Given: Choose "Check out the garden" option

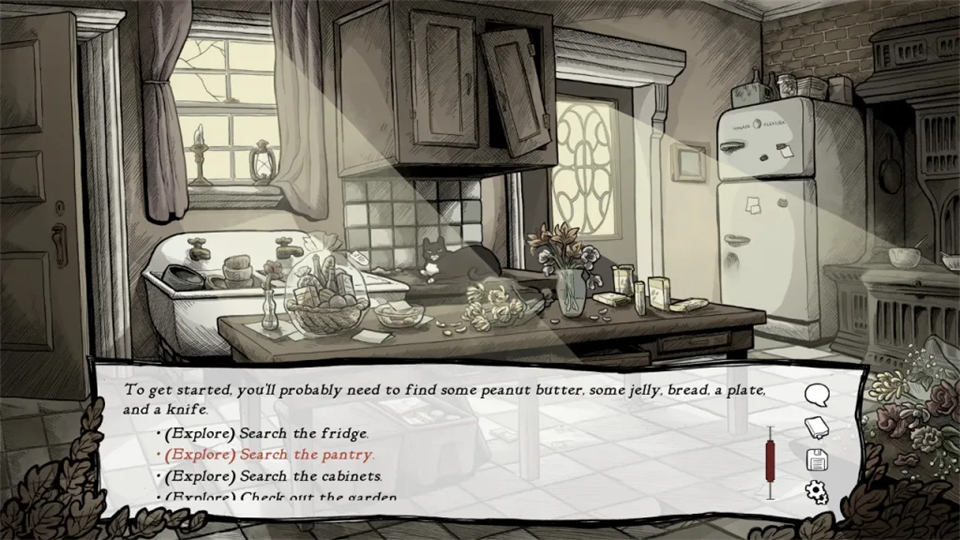Looking at the screenshot, I should pyautogui.click(x=280, y=497).
